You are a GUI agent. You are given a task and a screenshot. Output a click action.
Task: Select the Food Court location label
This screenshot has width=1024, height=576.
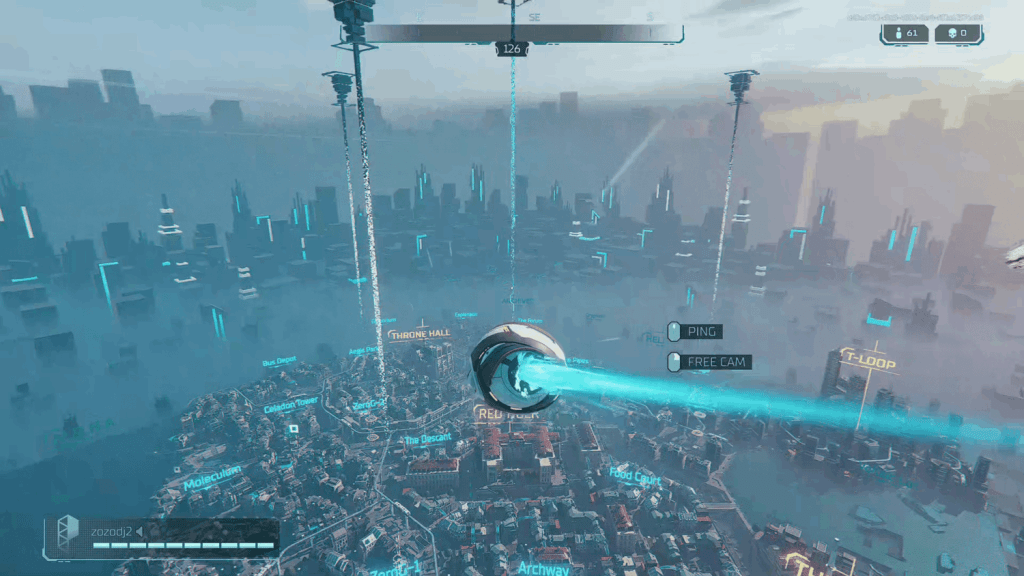(x=635, y=476)
